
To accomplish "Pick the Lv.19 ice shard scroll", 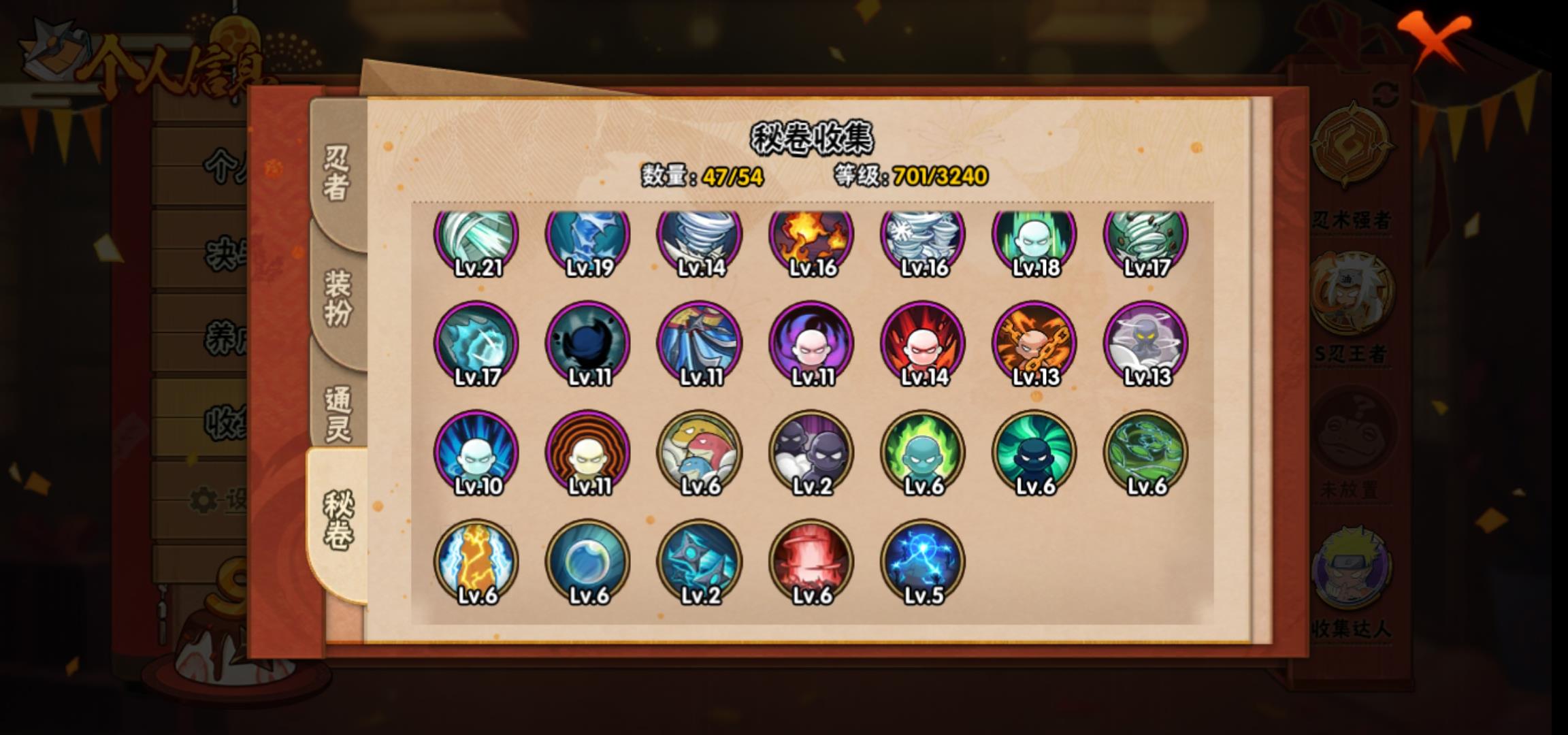I will [x=588, y=240].
